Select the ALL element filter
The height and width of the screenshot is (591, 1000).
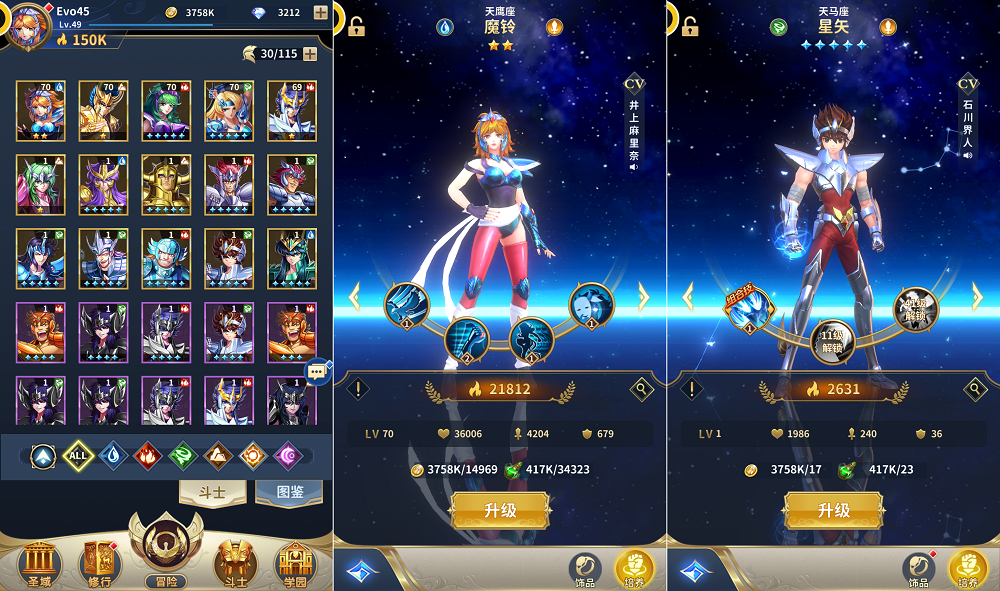click(78, 456)
